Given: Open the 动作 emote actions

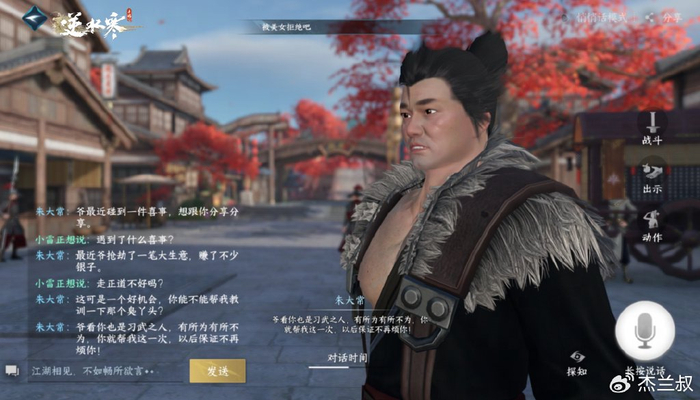Looking at the screenshot, I should 653,226.
